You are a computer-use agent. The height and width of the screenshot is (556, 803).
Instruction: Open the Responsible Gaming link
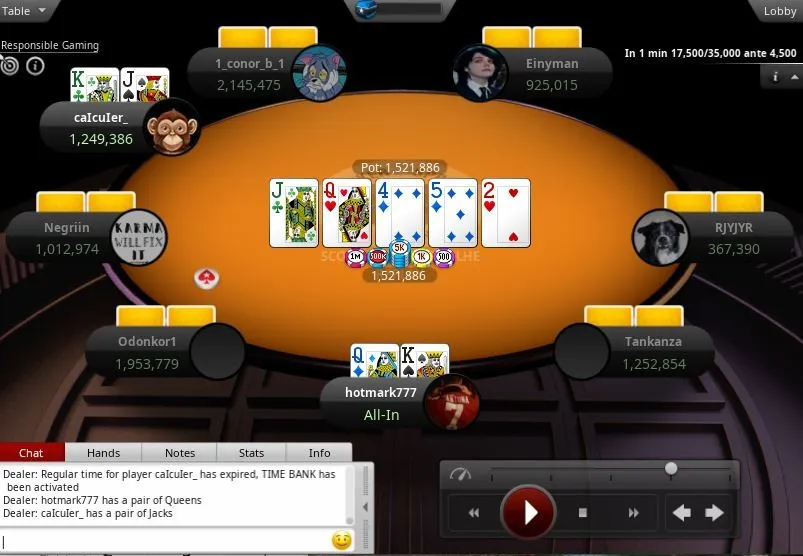pyautogui.click(x=50, y=46)
